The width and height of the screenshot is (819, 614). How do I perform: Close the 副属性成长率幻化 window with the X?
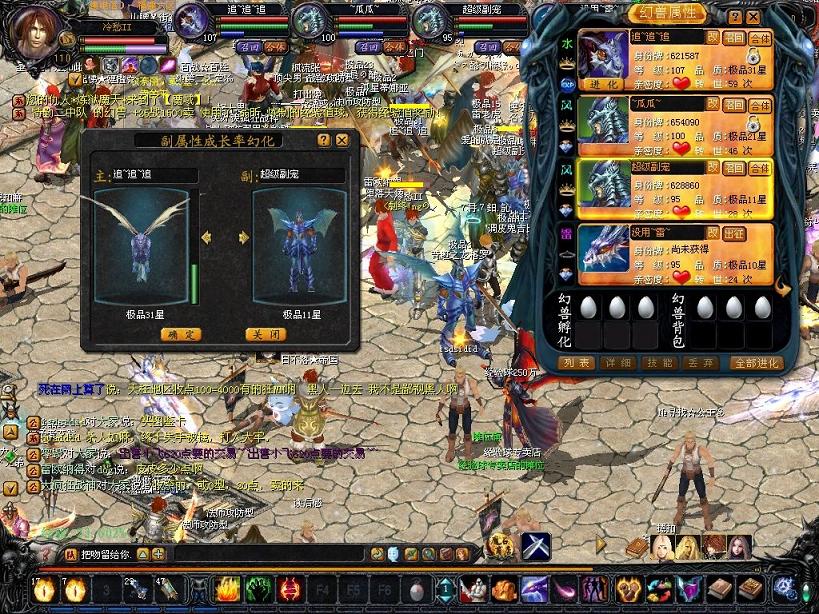click(x=342, y=141)
